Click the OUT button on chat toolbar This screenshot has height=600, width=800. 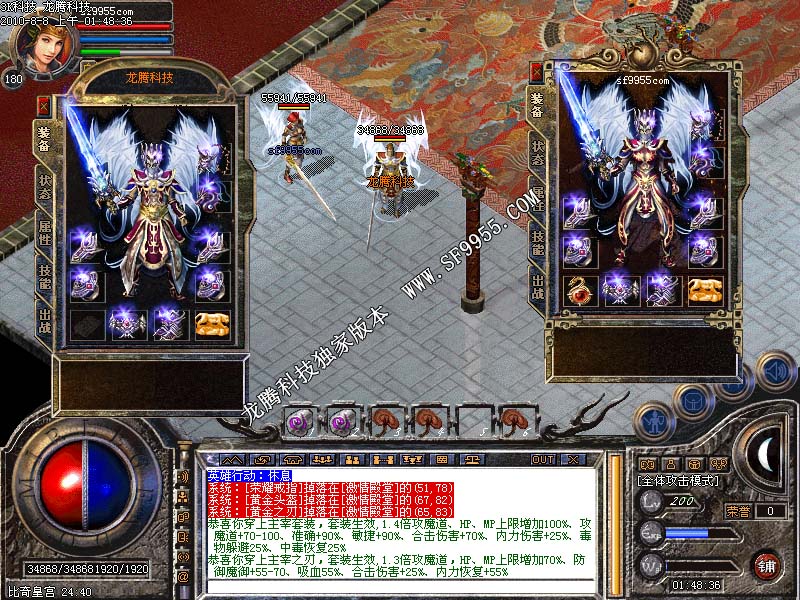(x=543, y=459)
